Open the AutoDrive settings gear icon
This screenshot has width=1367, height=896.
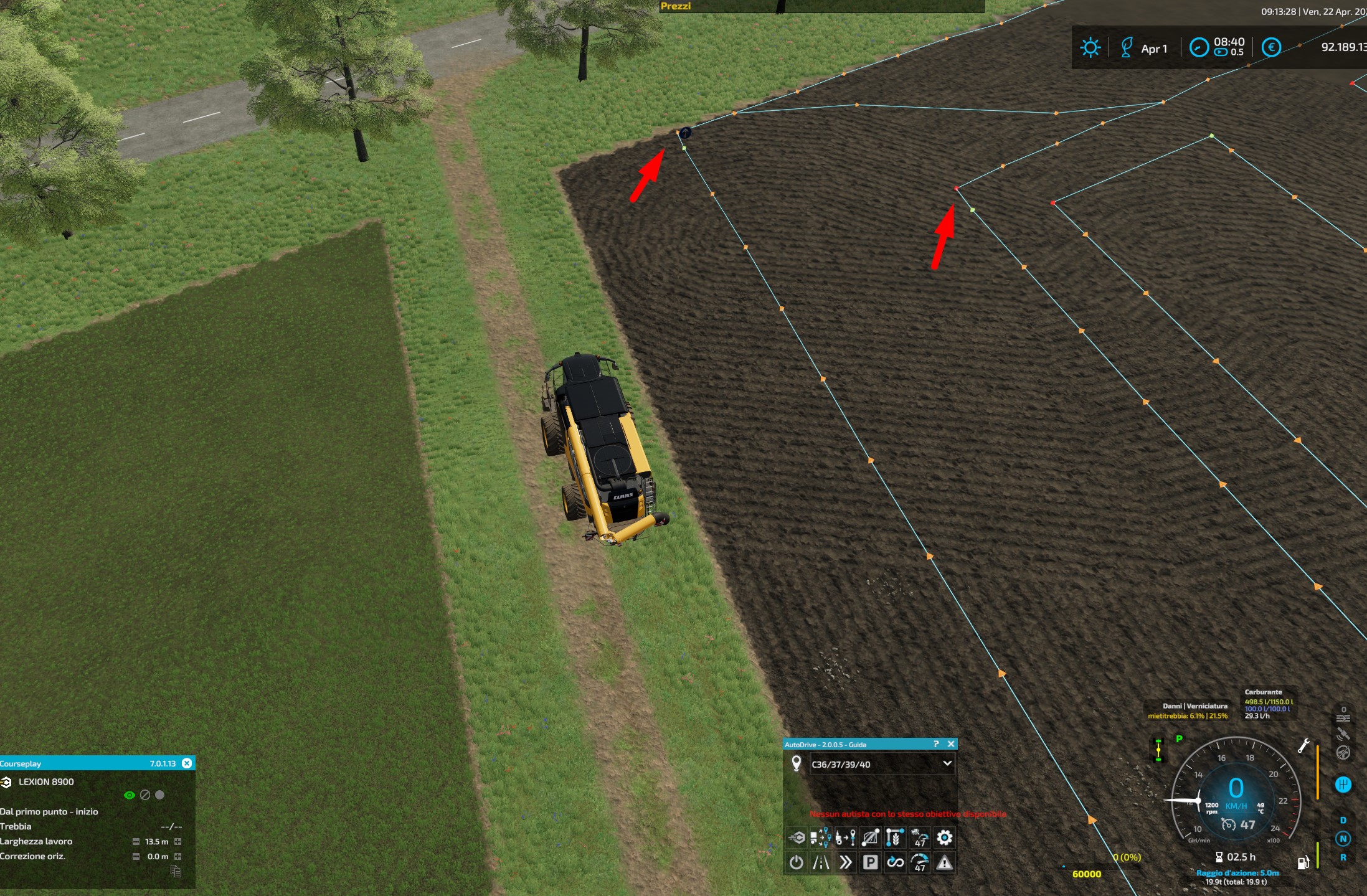pyautogui.click(x=945, y=837)
